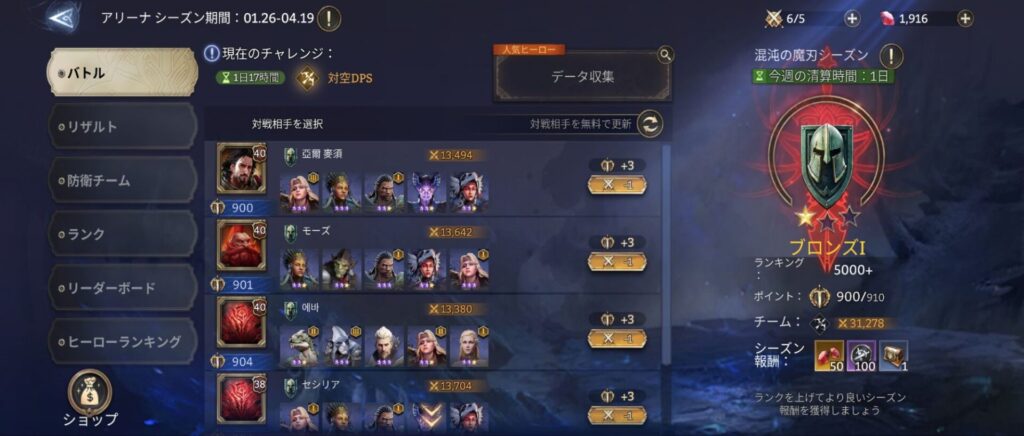Add arena tickets with the 6/5 plus button
Image resolution: width=1024 pixels, height=436 pixels.
[851, 18]
